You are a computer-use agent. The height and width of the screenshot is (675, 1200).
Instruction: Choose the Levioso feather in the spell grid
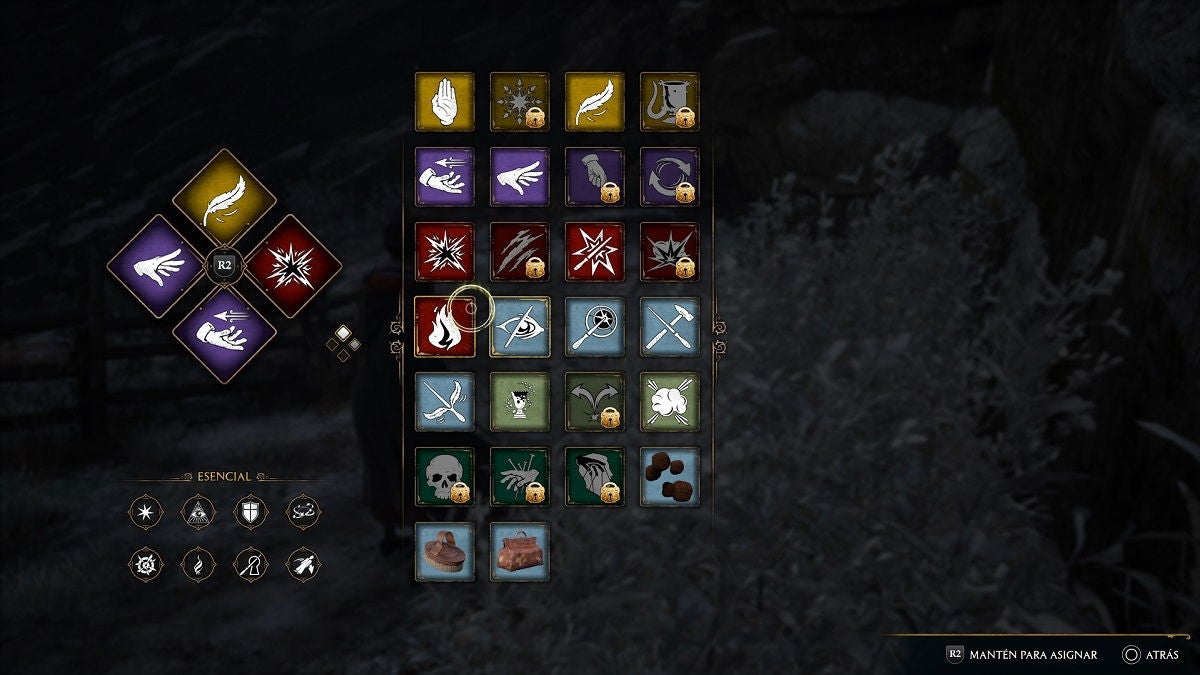[x=594, y=102]
